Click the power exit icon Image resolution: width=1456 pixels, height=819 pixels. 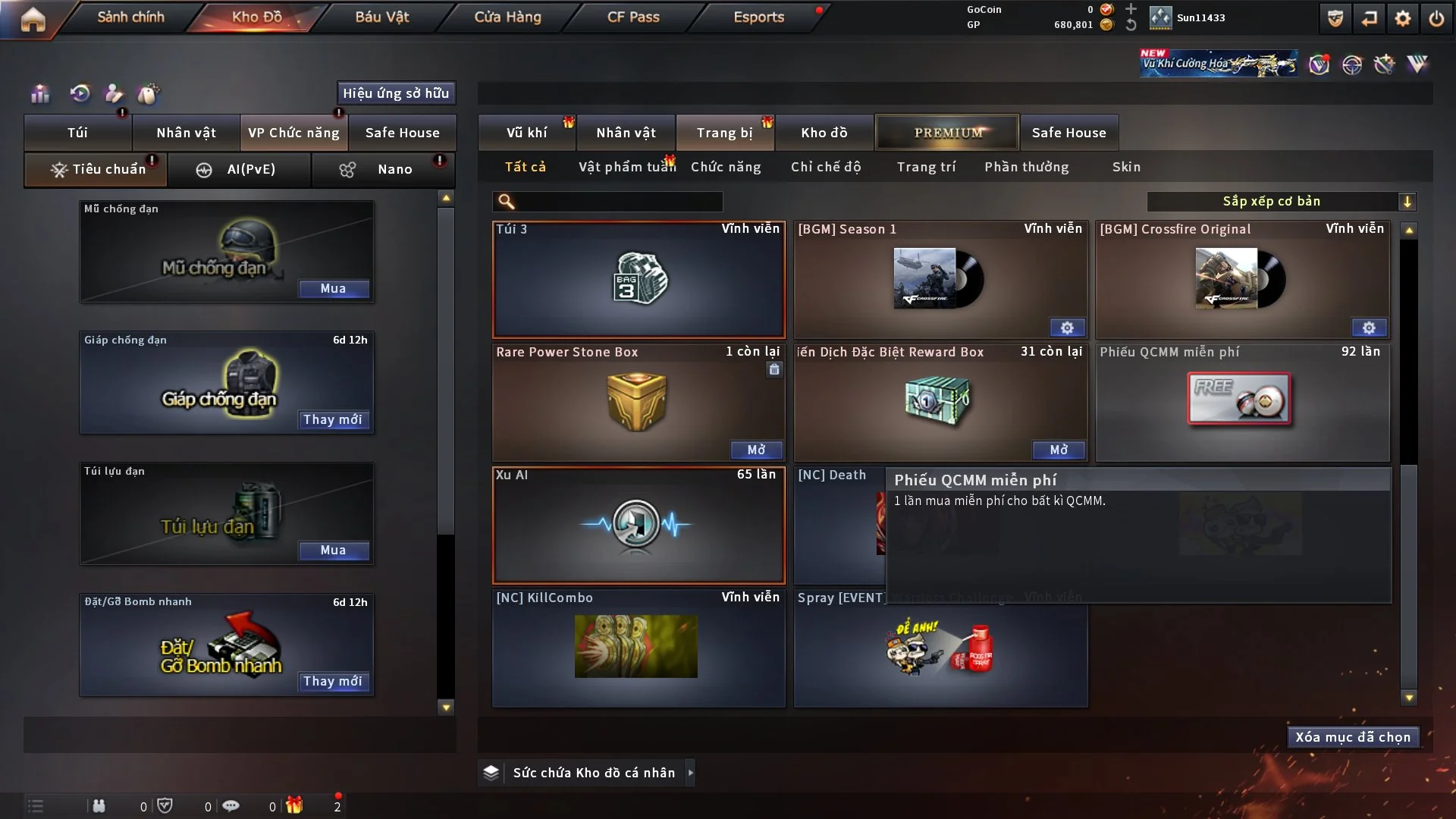pyautogui.click(x=1436, y=18)
